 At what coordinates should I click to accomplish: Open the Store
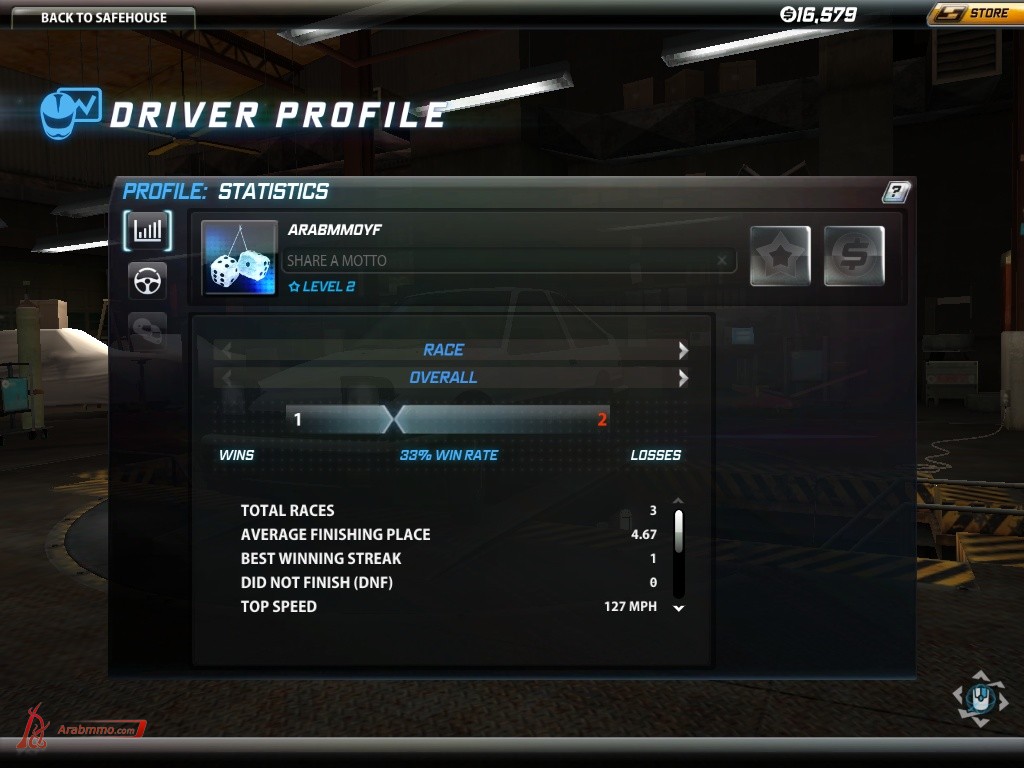[x=972, y=14]
